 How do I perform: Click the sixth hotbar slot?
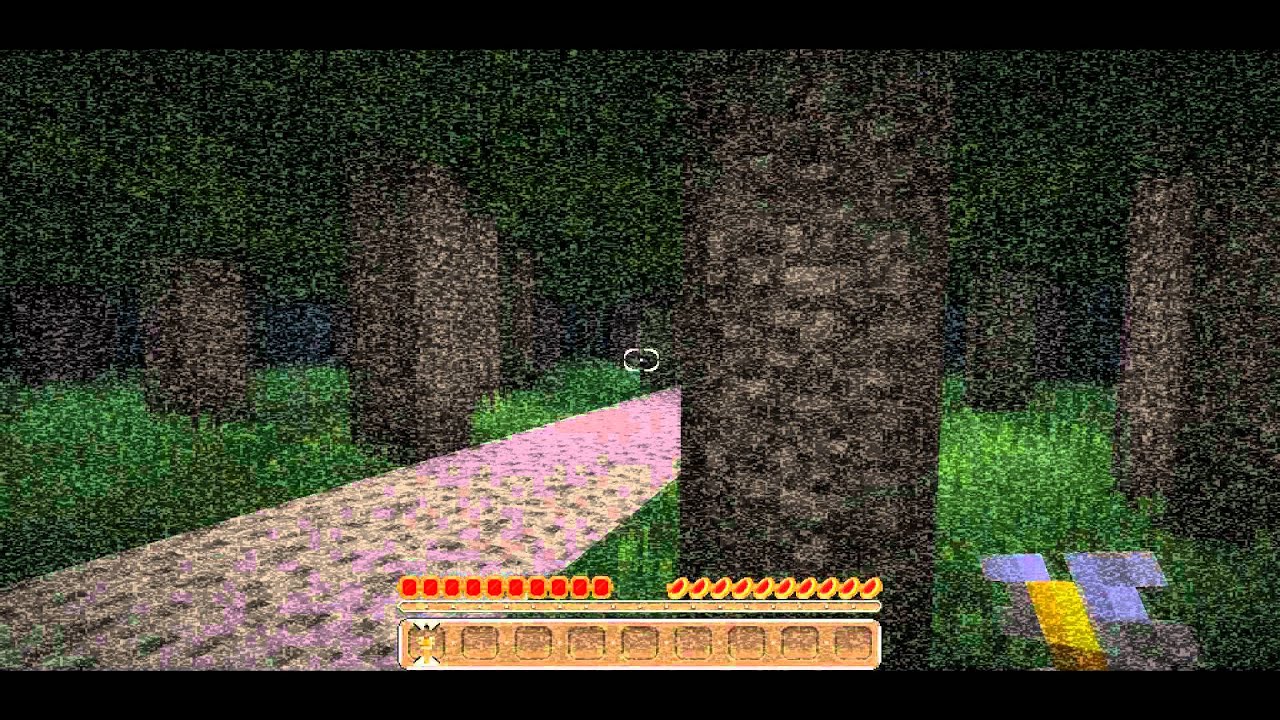[x=694, y=647]
